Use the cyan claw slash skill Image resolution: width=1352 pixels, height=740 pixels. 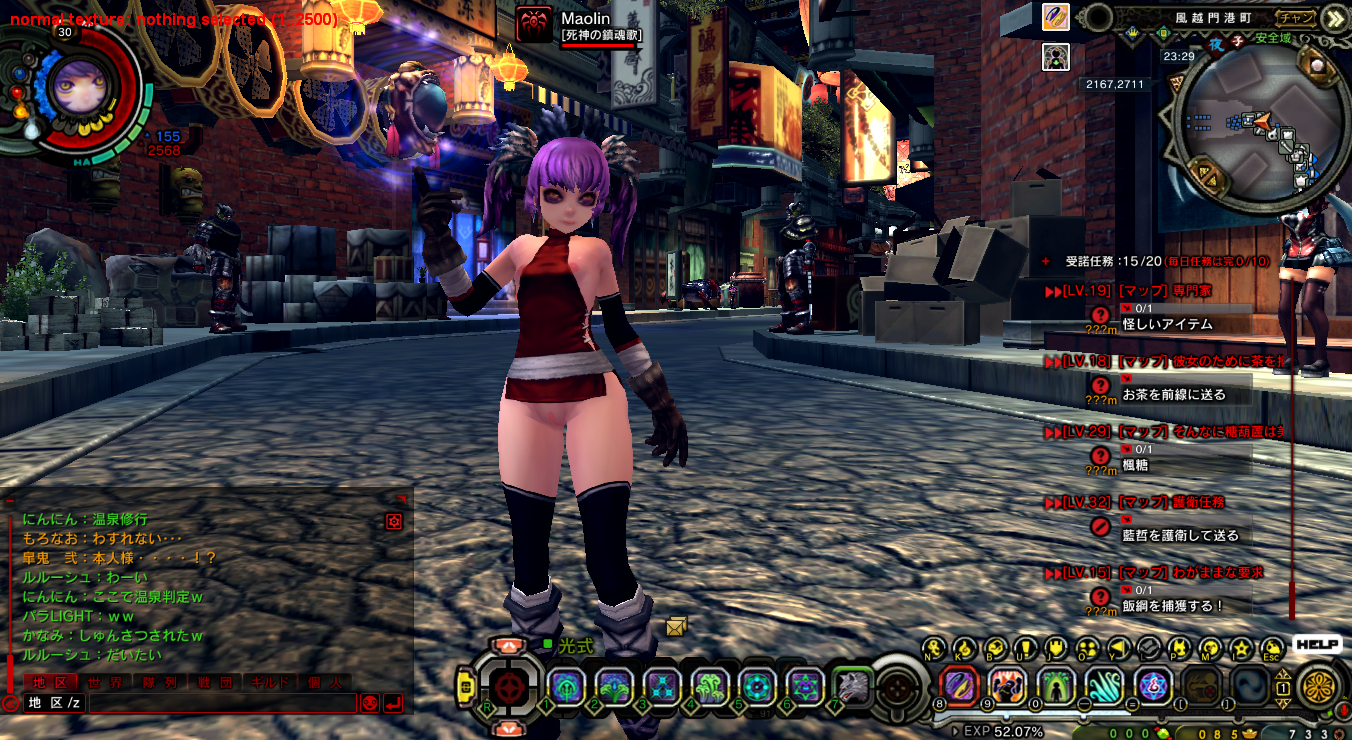(1105, 686)
